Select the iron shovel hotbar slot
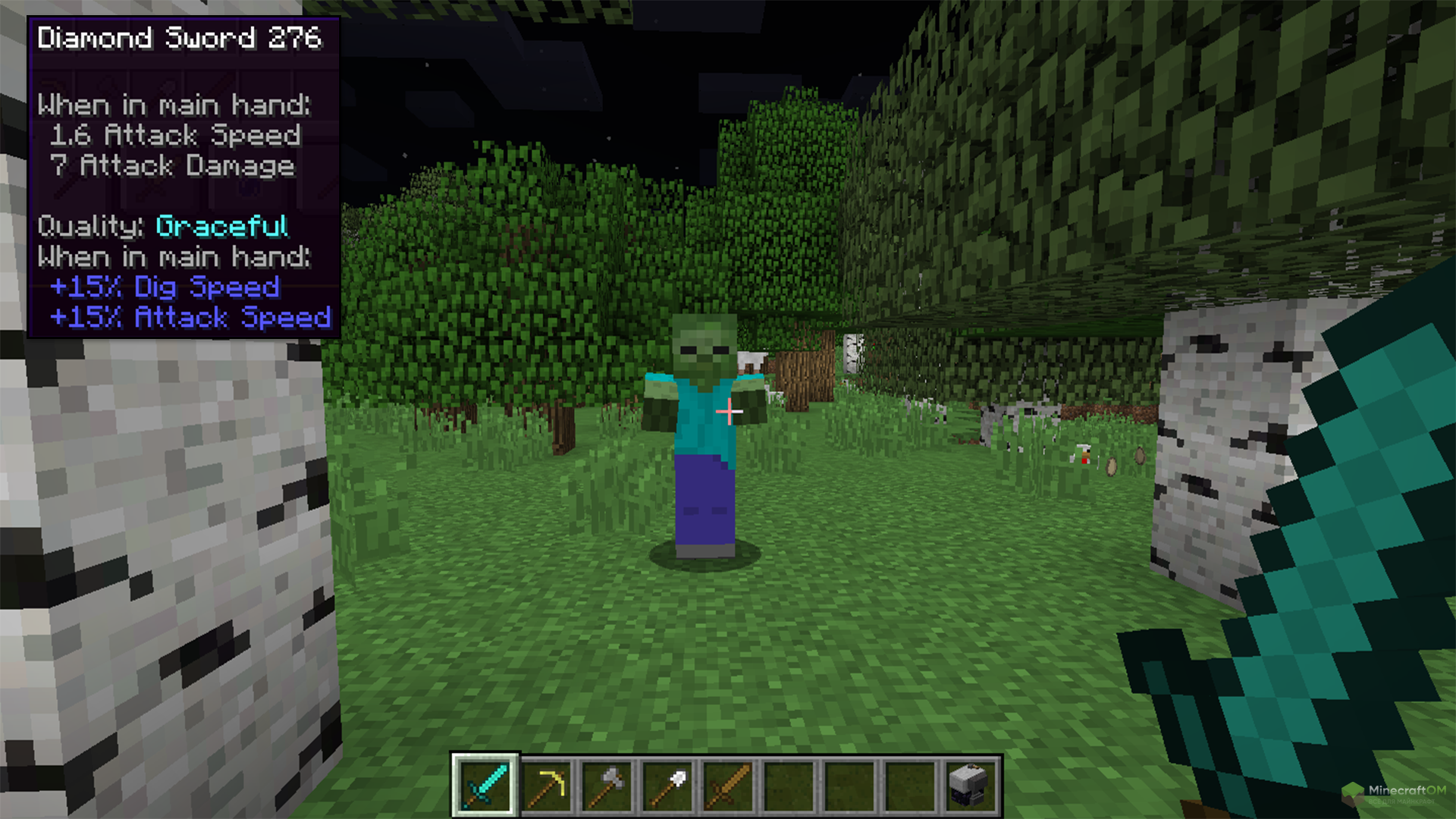The width and height of the screenshot is (1456, 819). click(x=667, y=786)
